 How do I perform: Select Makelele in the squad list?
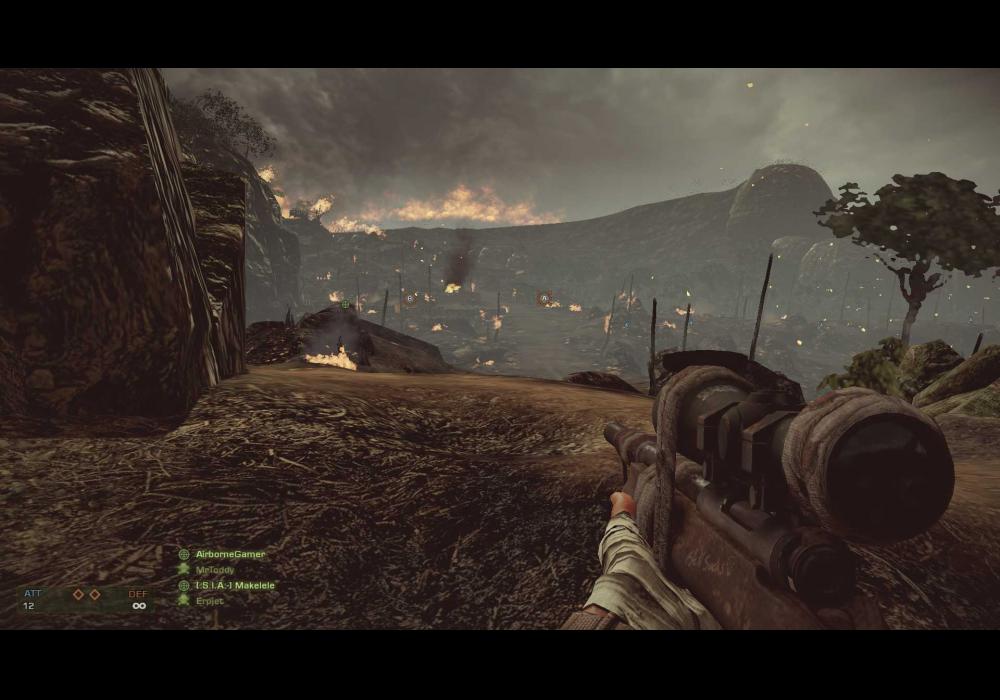tap(234, 585)
